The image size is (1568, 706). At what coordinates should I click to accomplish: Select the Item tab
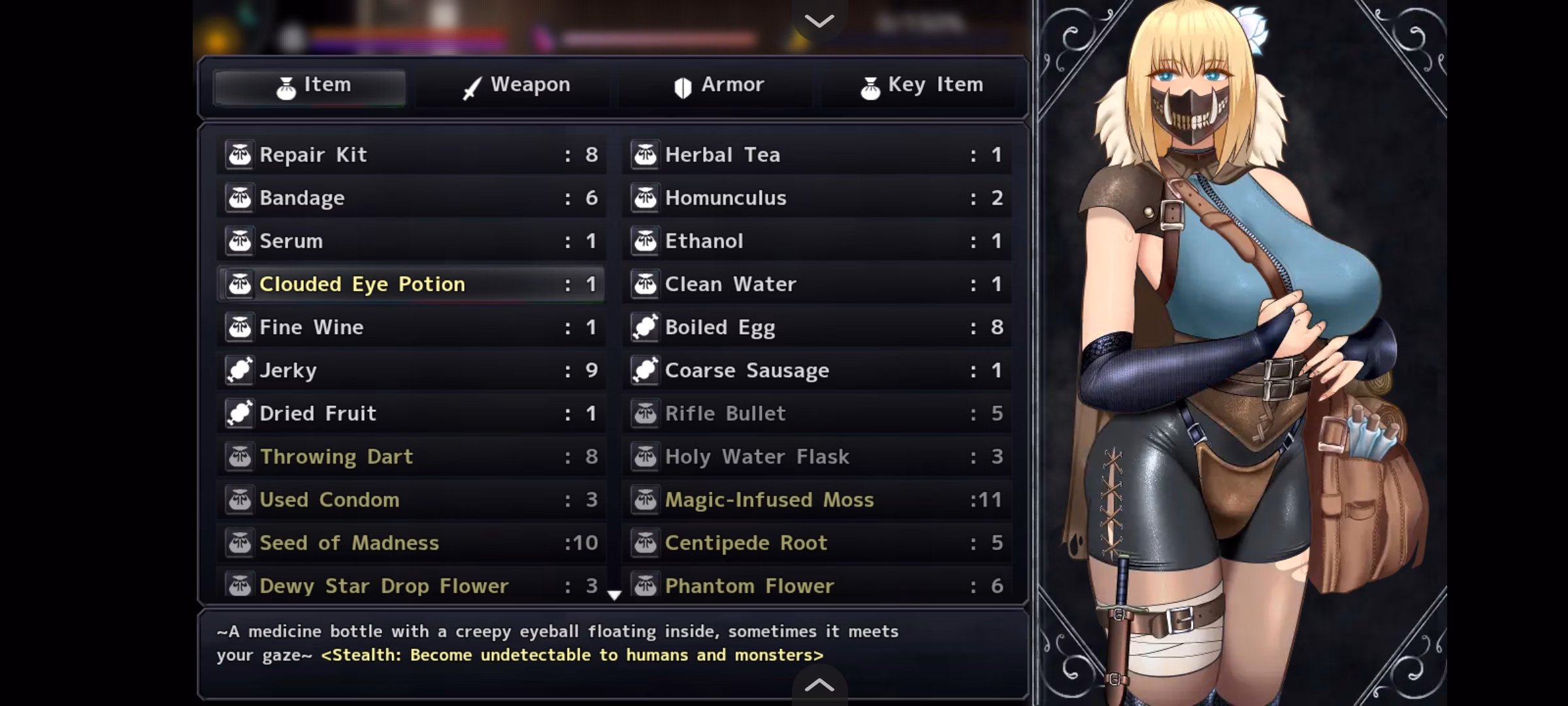tap(312, 86)
